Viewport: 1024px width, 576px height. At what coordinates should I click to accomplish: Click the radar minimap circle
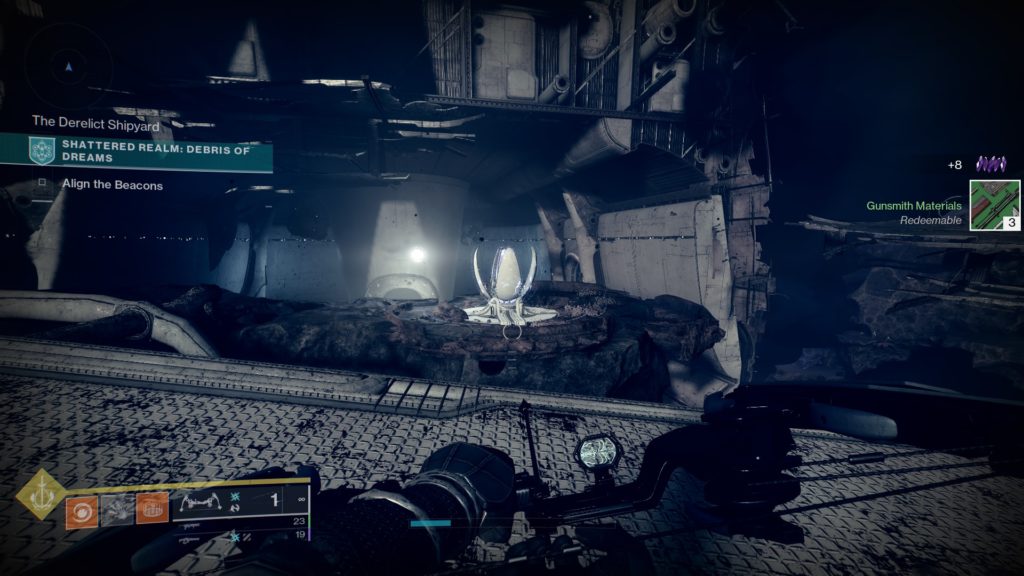[68, 66]
